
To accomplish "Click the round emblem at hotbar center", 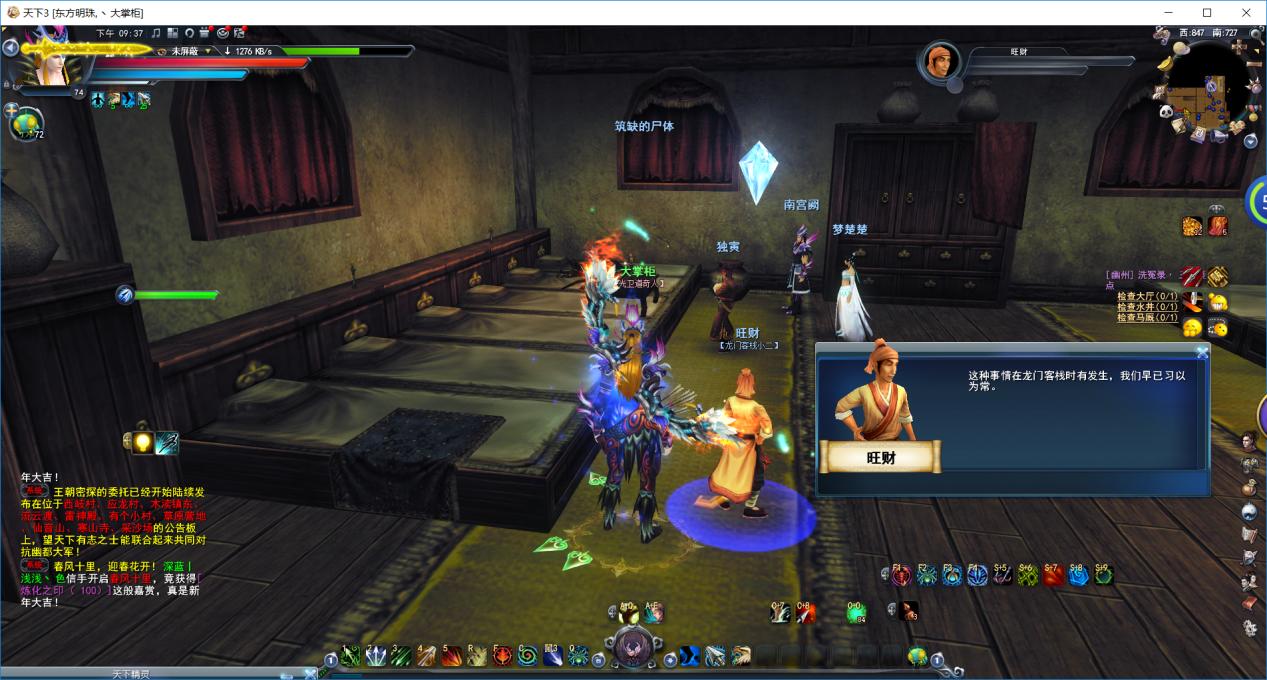I will 632,648.
